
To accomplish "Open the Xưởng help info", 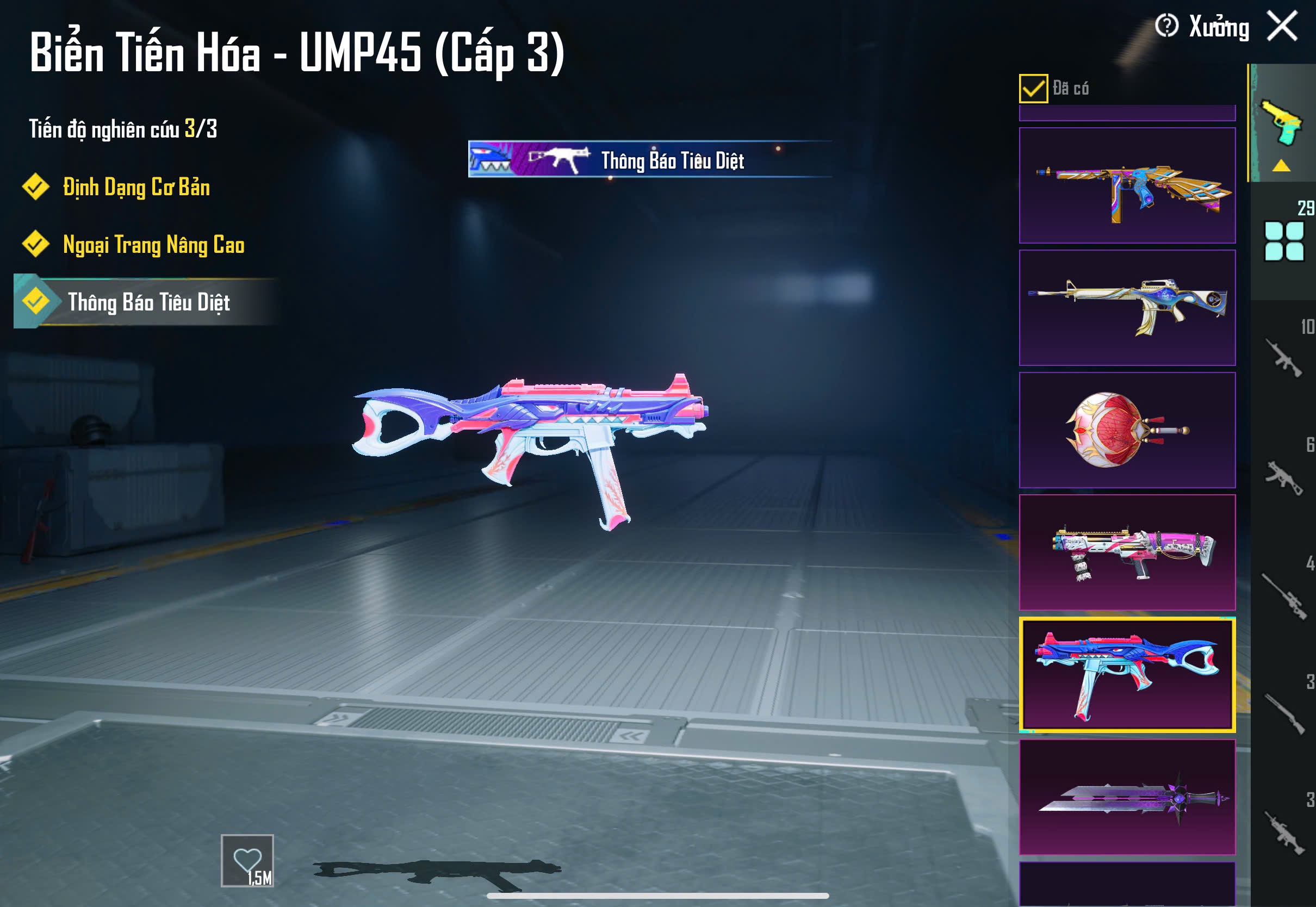I will [x=1166, y=26].
